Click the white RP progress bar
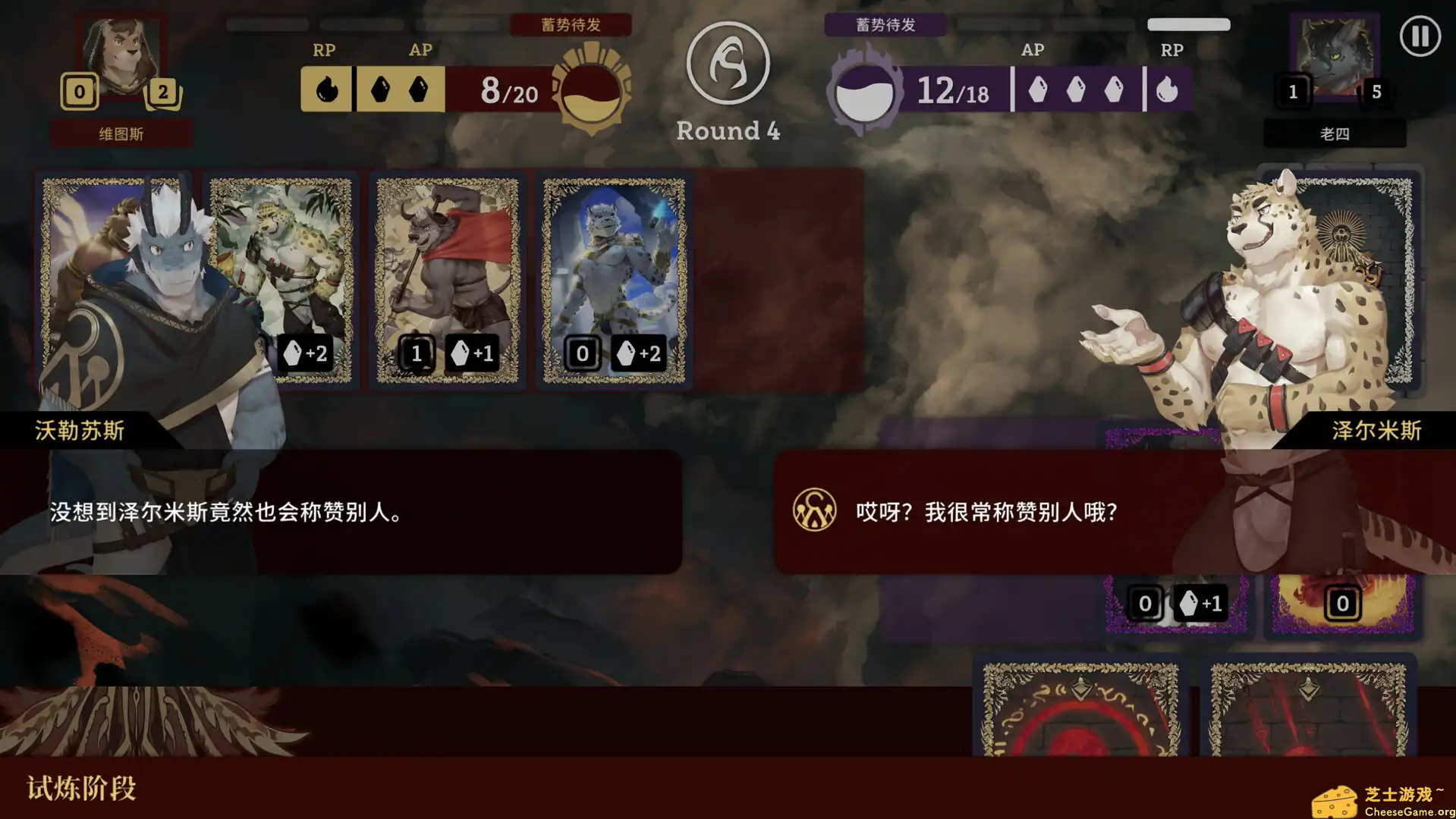Viewport: 1456px width, 819px height. tap(1187, 24)
